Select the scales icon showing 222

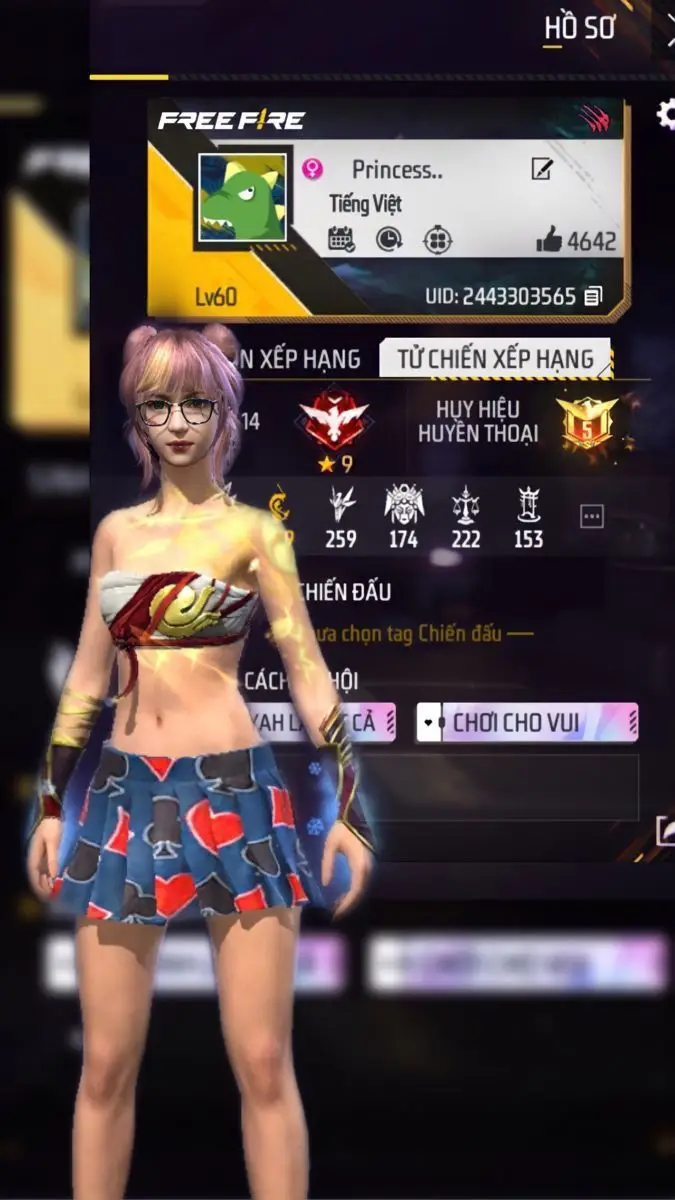(x=465, y=505)
